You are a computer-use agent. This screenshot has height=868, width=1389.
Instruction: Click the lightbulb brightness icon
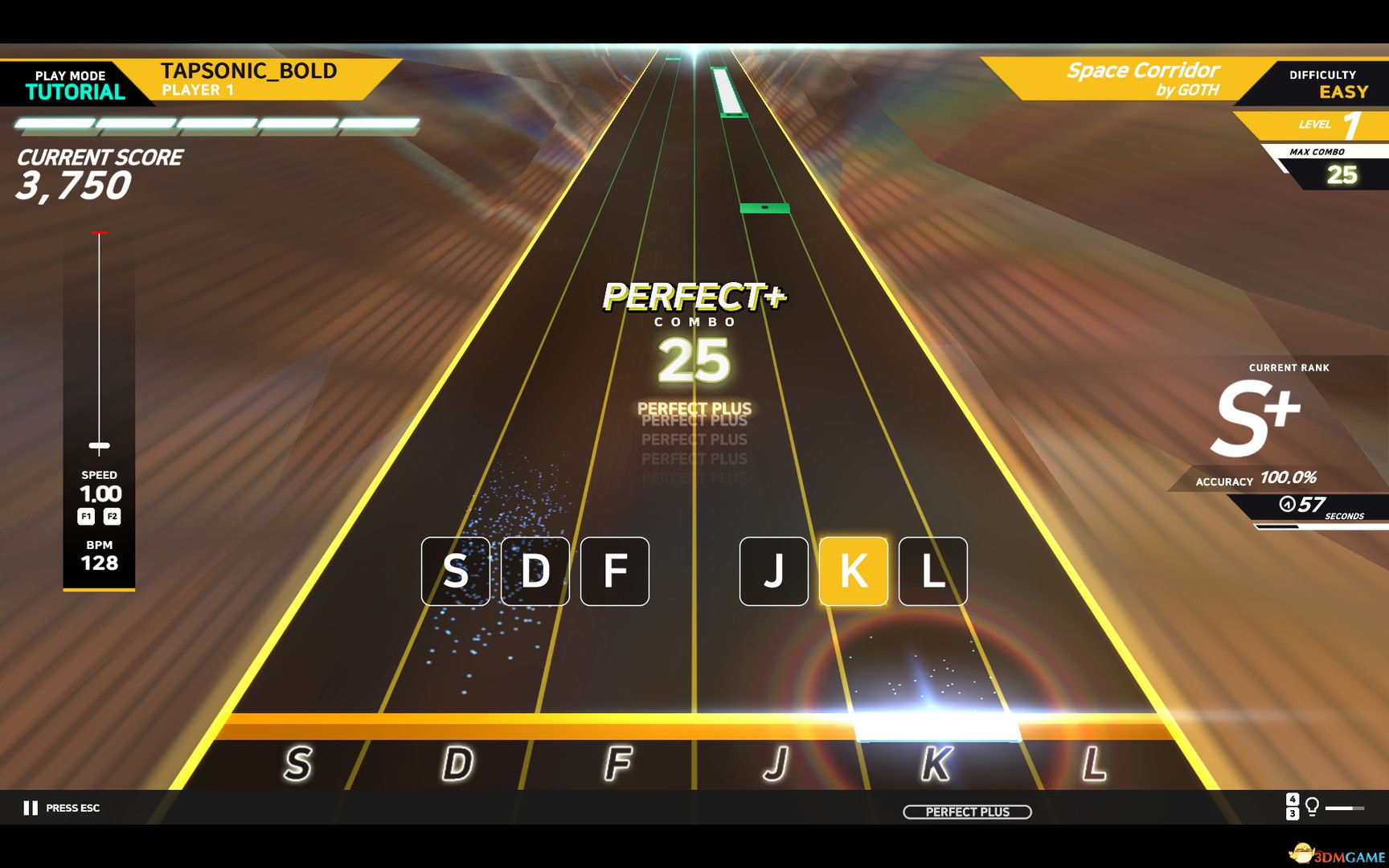point(1313,806)
